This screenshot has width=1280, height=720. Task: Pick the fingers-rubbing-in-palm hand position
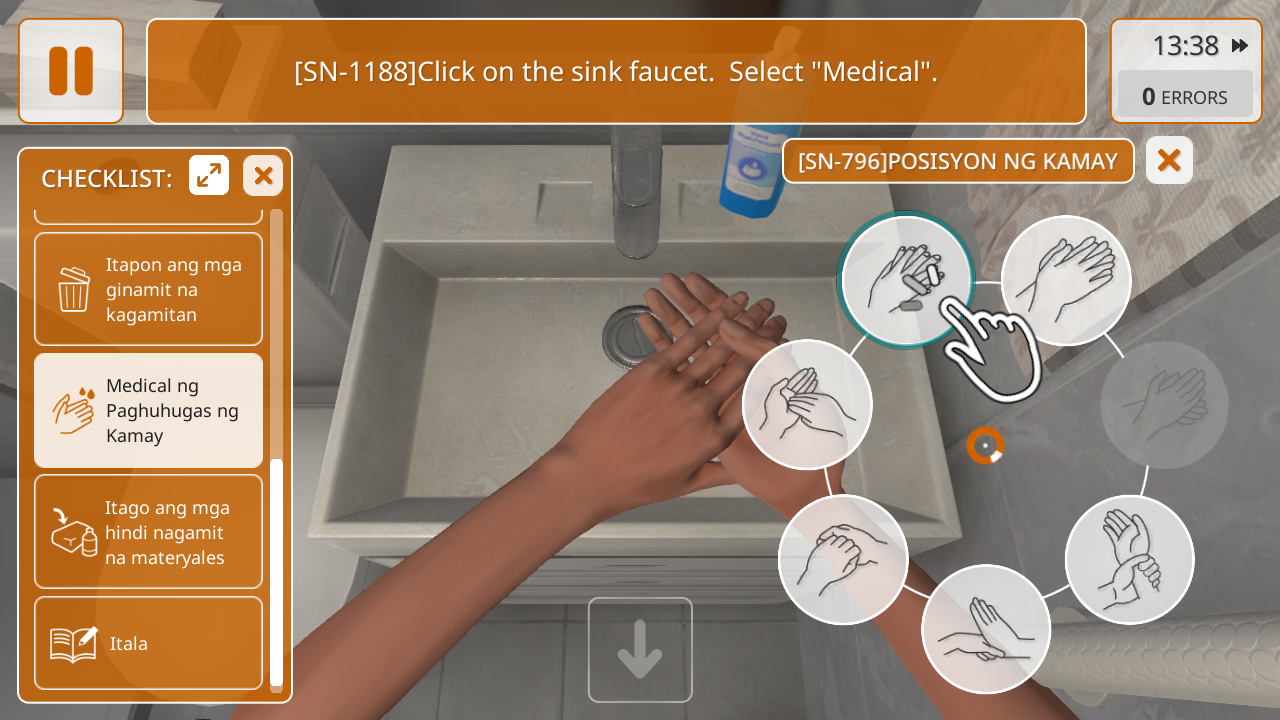pyautogui.click(x=807, y=404)
